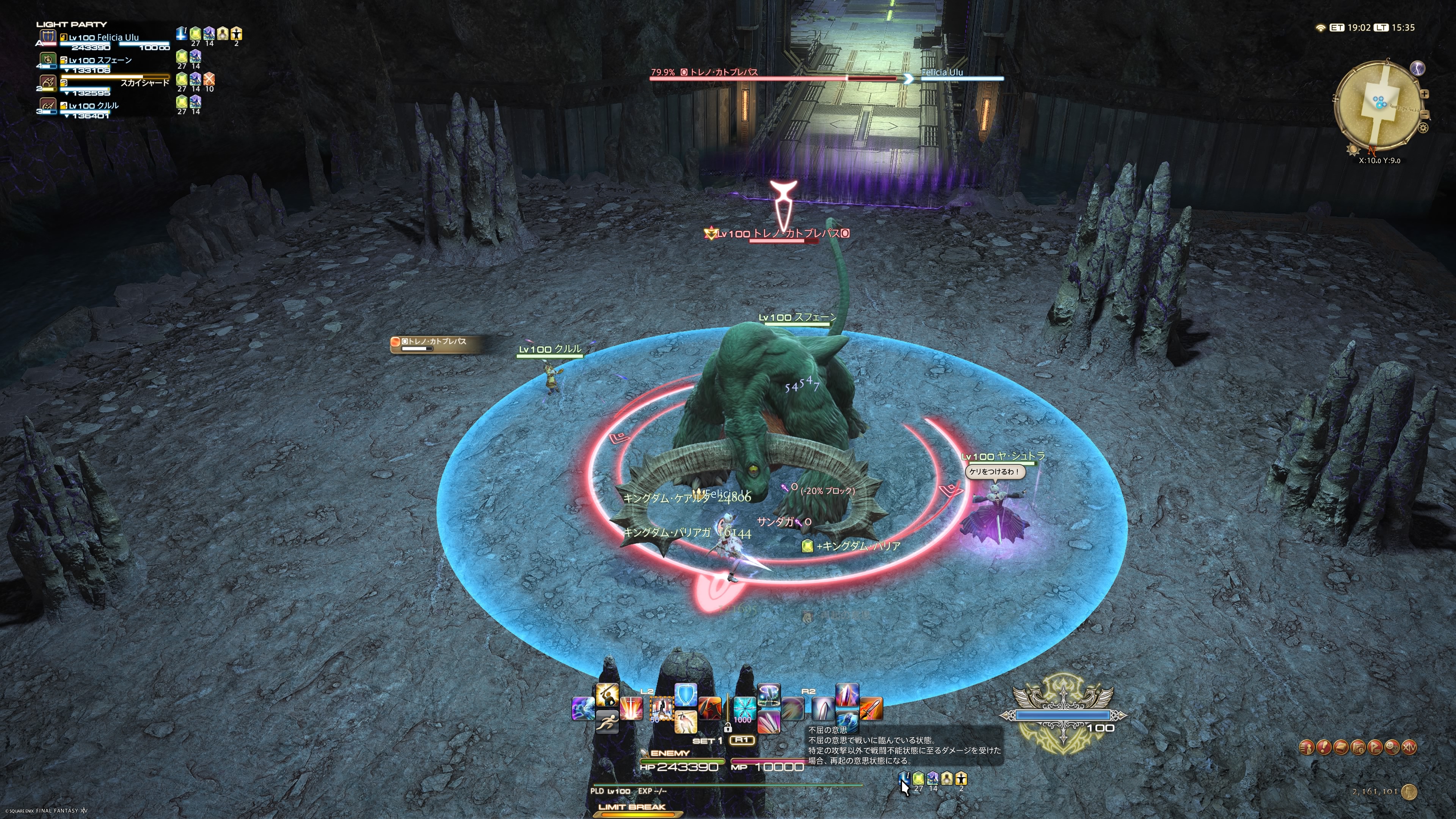The image size is (1456, 819).
Task: Open the XIV System menu
Action: [x=1409, y=747]
